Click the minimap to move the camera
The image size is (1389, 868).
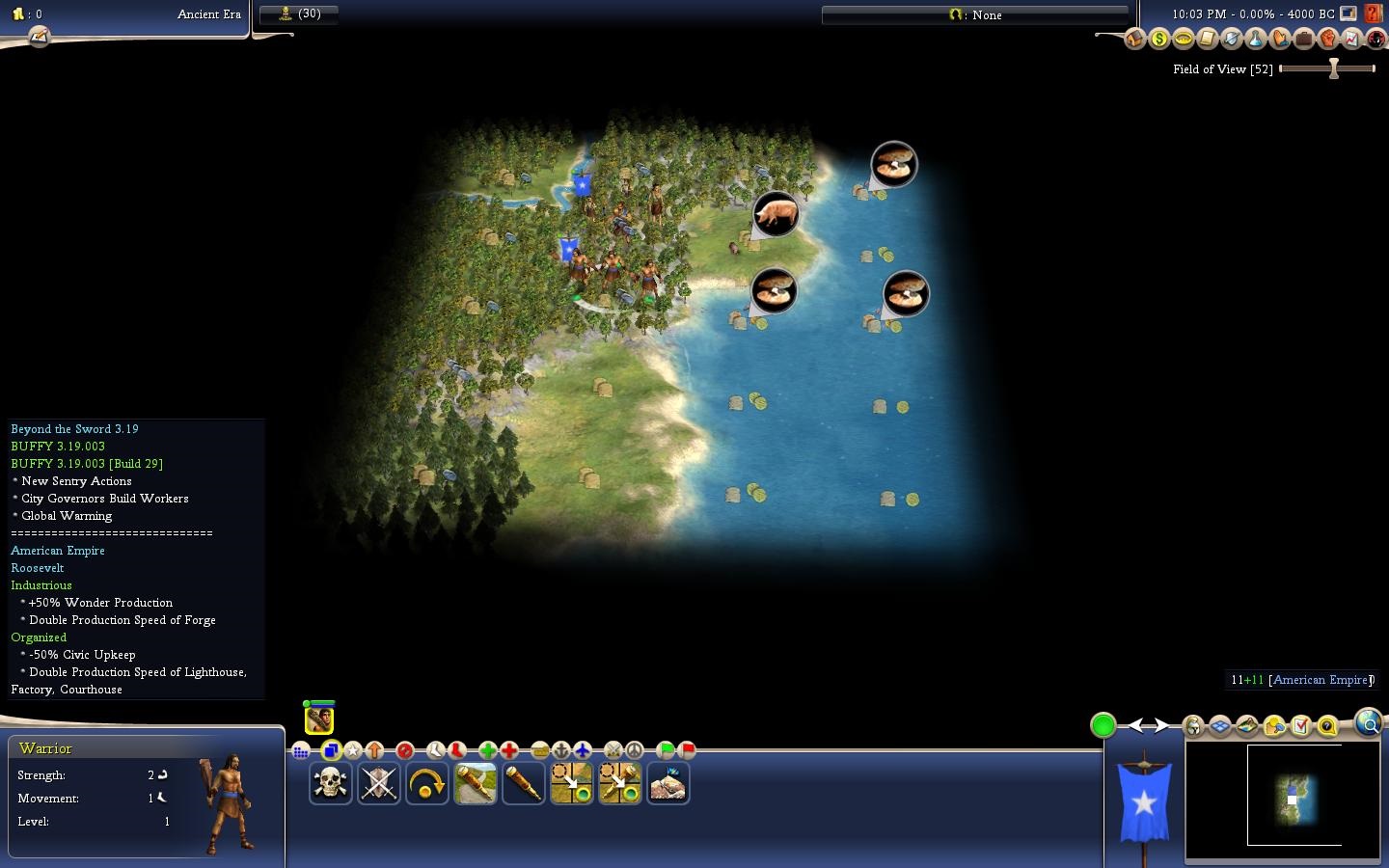[x=1293, y=797]
